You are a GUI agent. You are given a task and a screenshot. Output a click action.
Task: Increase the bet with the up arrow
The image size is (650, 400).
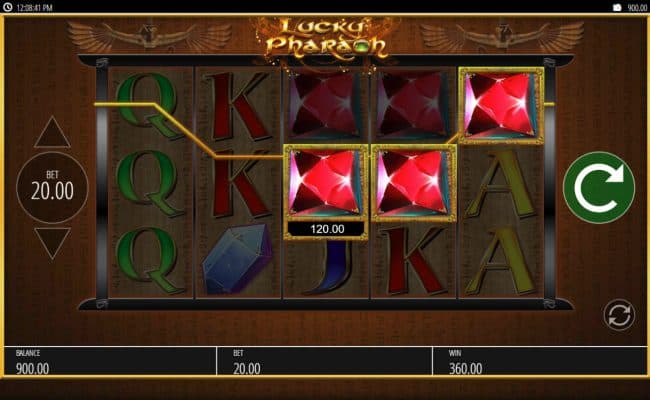52,133
